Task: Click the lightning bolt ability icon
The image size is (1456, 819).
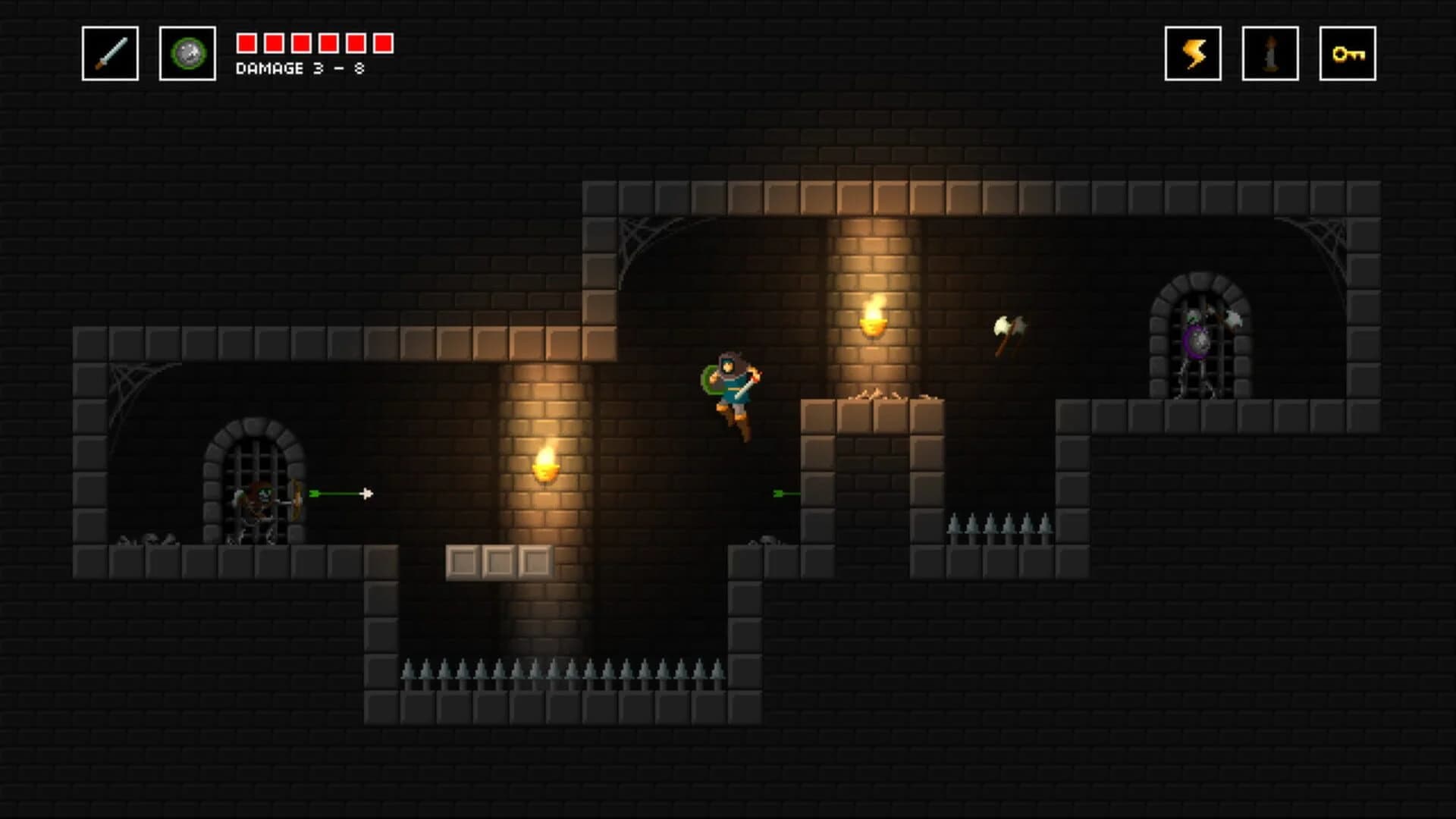Action: pos(1194,53)
